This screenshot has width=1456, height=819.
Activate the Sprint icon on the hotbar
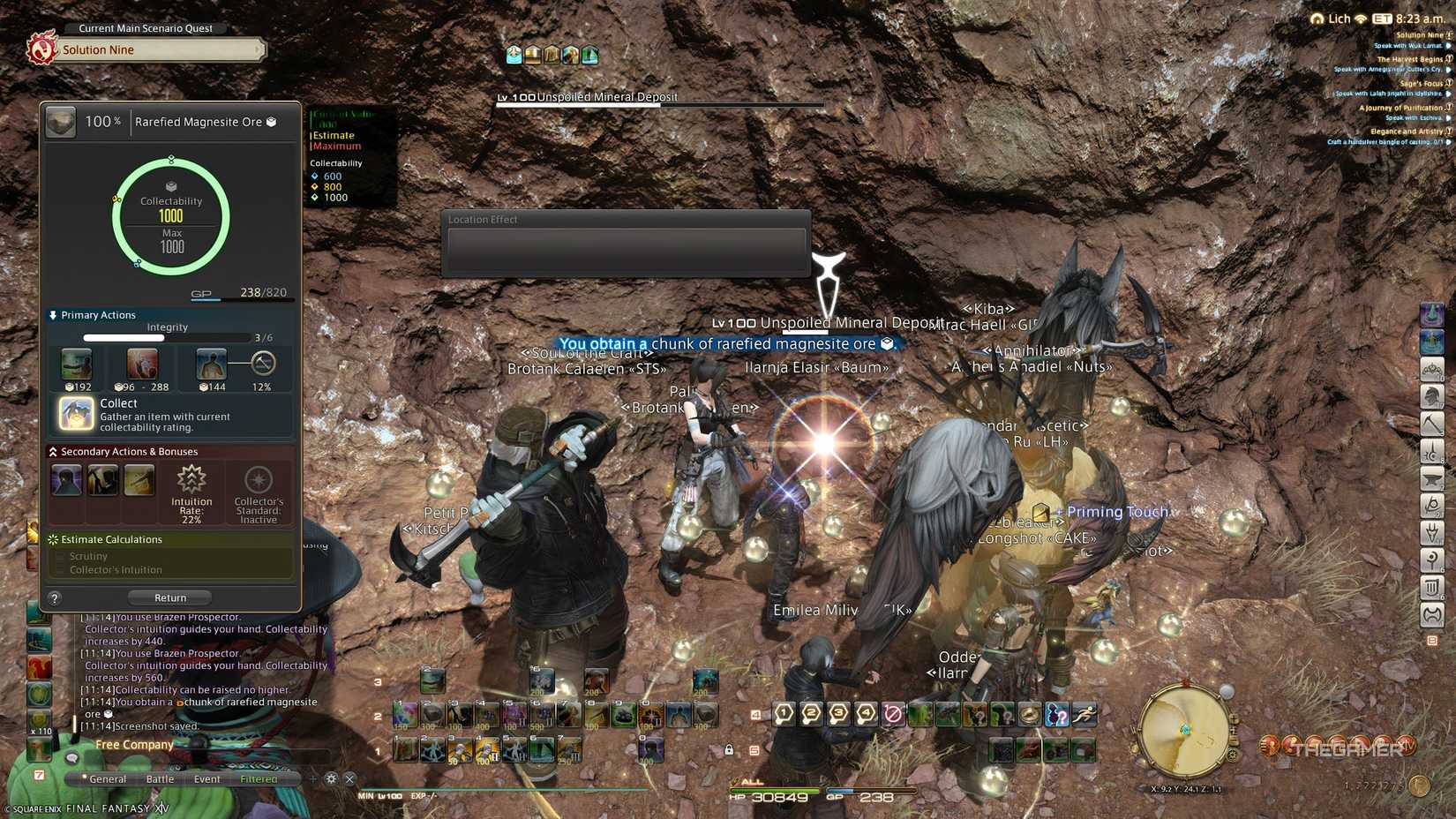[x=1083, y=715]
